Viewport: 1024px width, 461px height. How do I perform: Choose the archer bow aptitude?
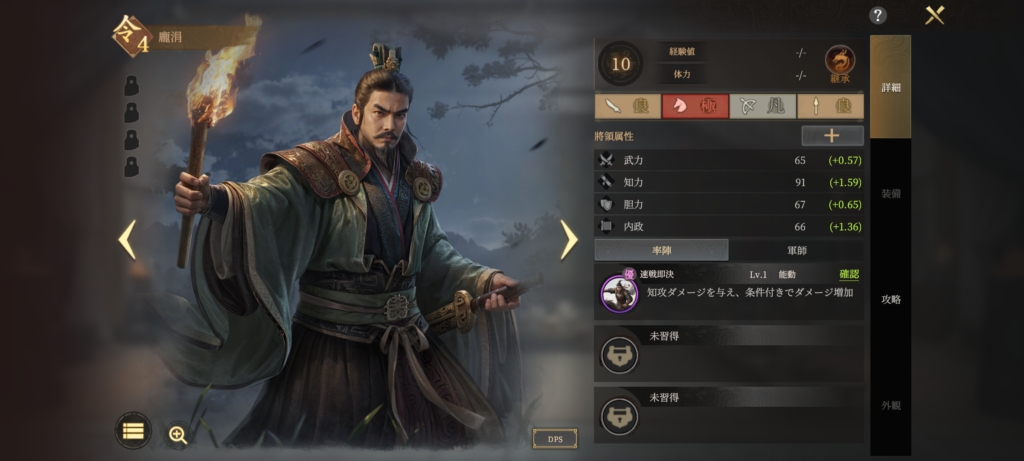click(762, 106)
